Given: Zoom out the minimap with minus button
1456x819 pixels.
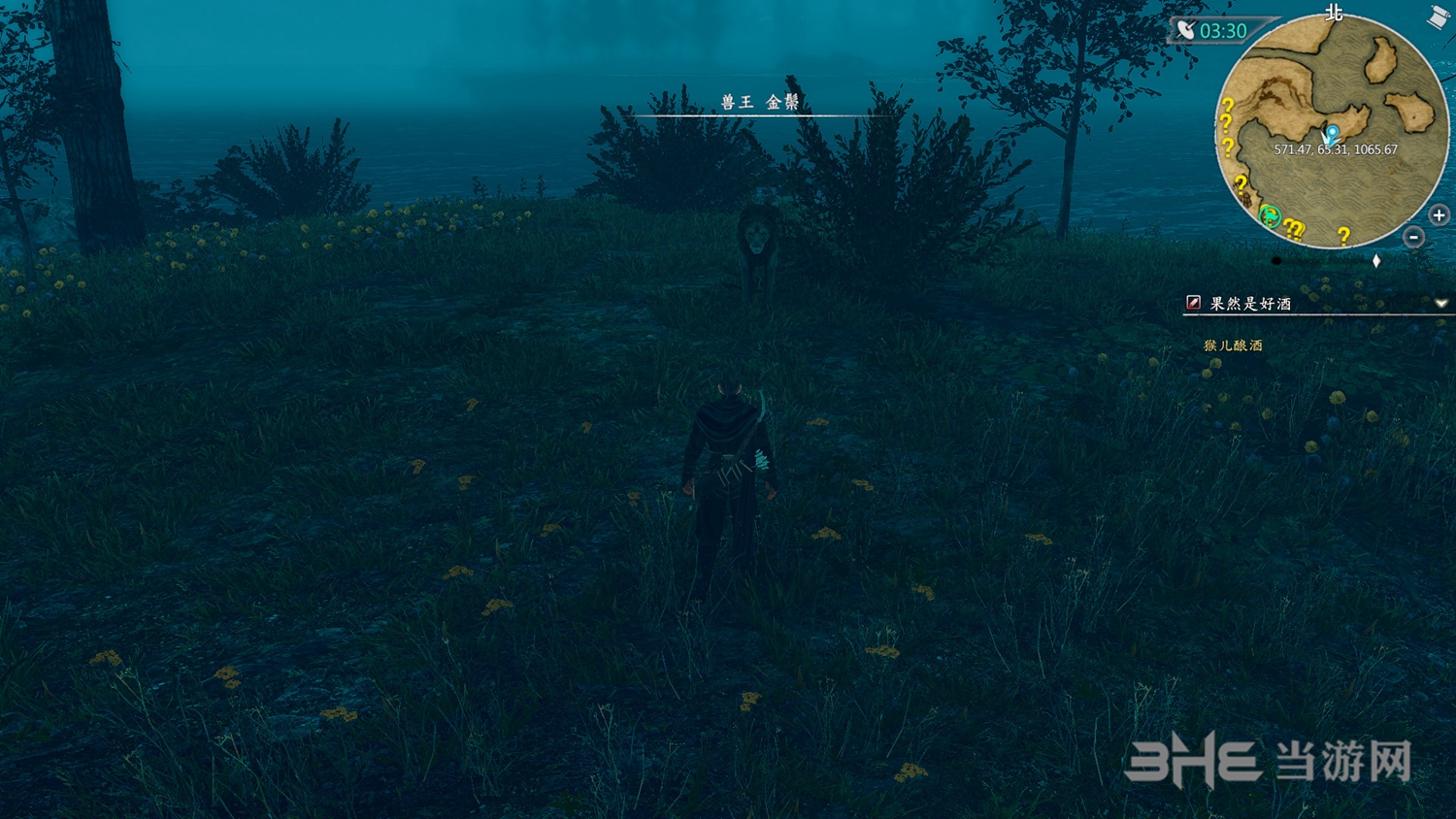Looking at the screenshot, I should point(1413,237).
